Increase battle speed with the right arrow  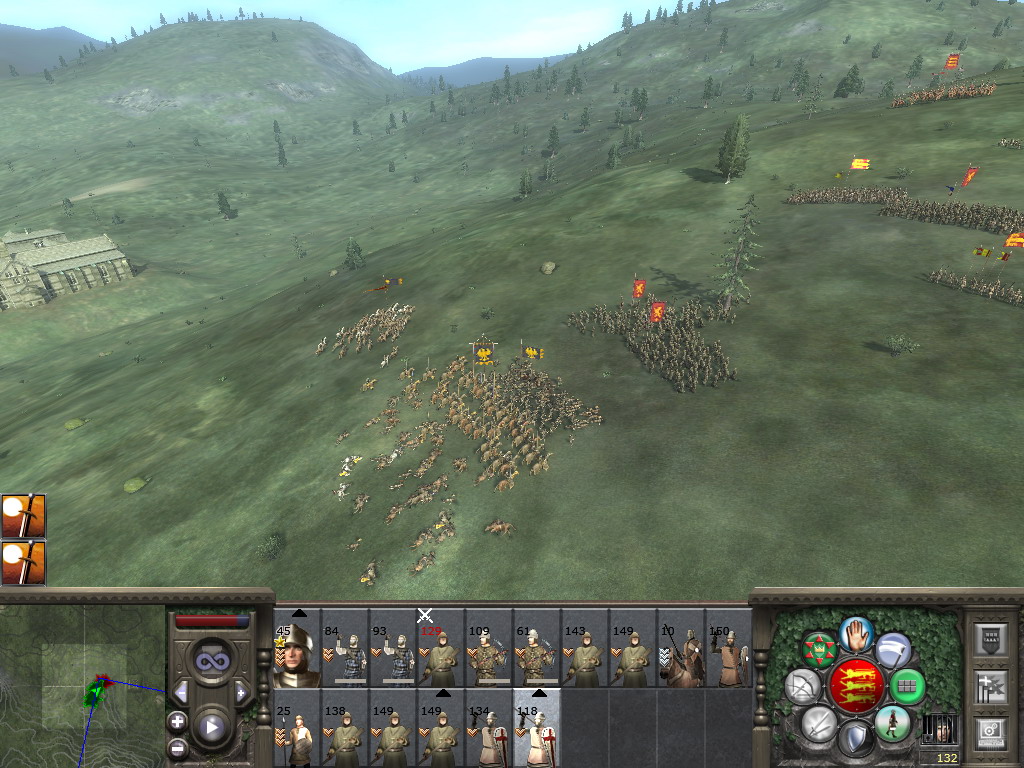pyautogui.click(x=241, y=692)
